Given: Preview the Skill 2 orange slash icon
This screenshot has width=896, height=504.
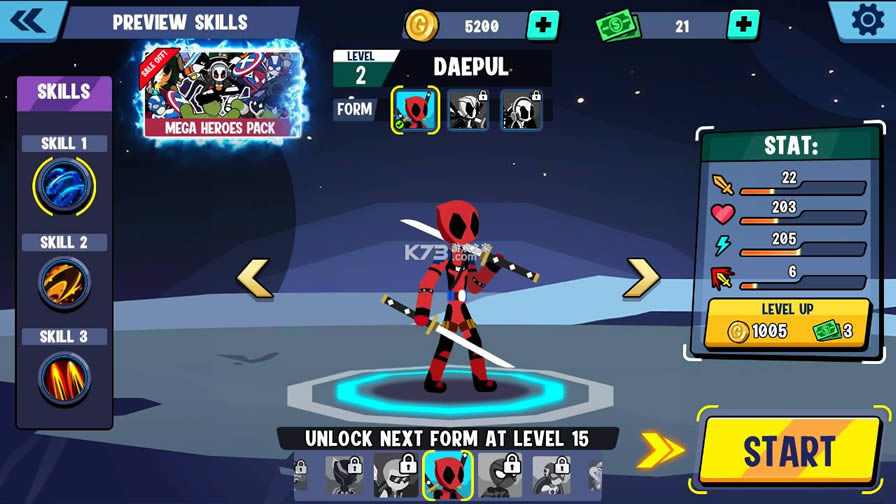Looking at the screenshot, I should 65,284.
